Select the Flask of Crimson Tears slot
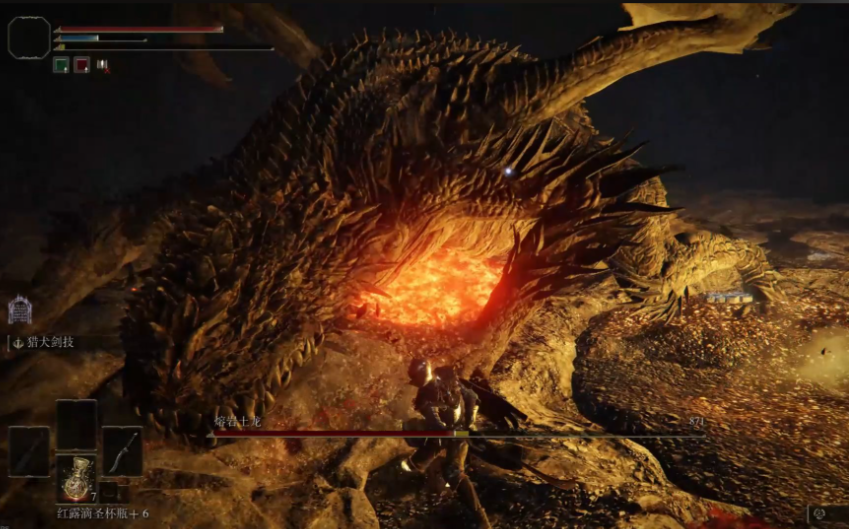The image size is (849, 529). [x=76, y=475]
